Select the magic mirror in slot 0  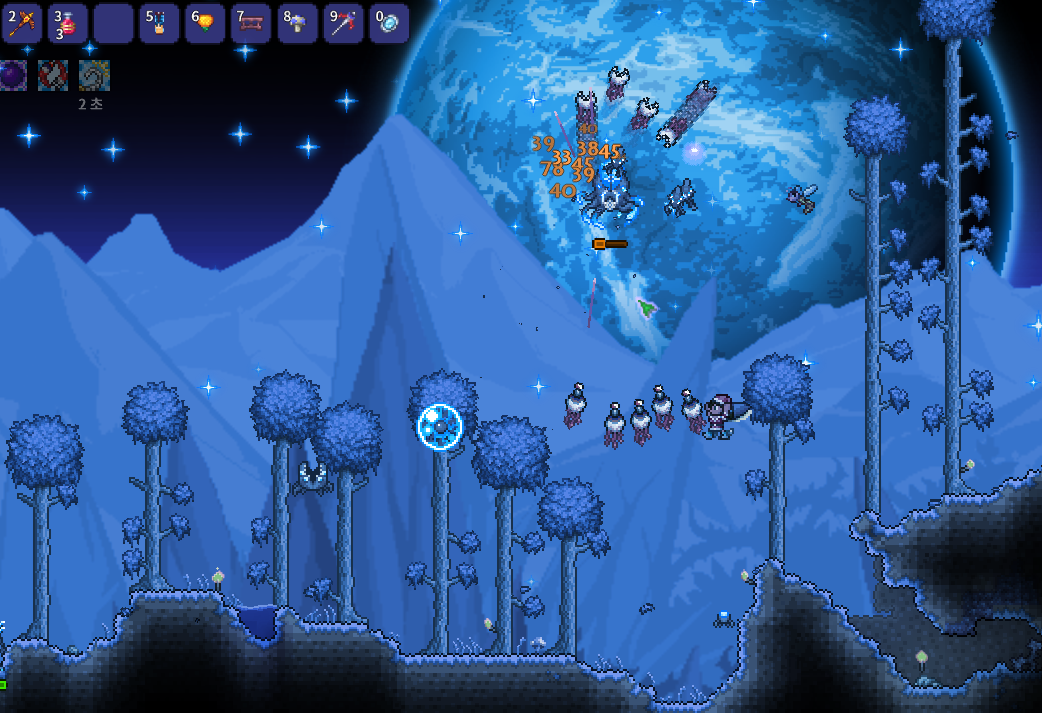[x=388, y=23]
